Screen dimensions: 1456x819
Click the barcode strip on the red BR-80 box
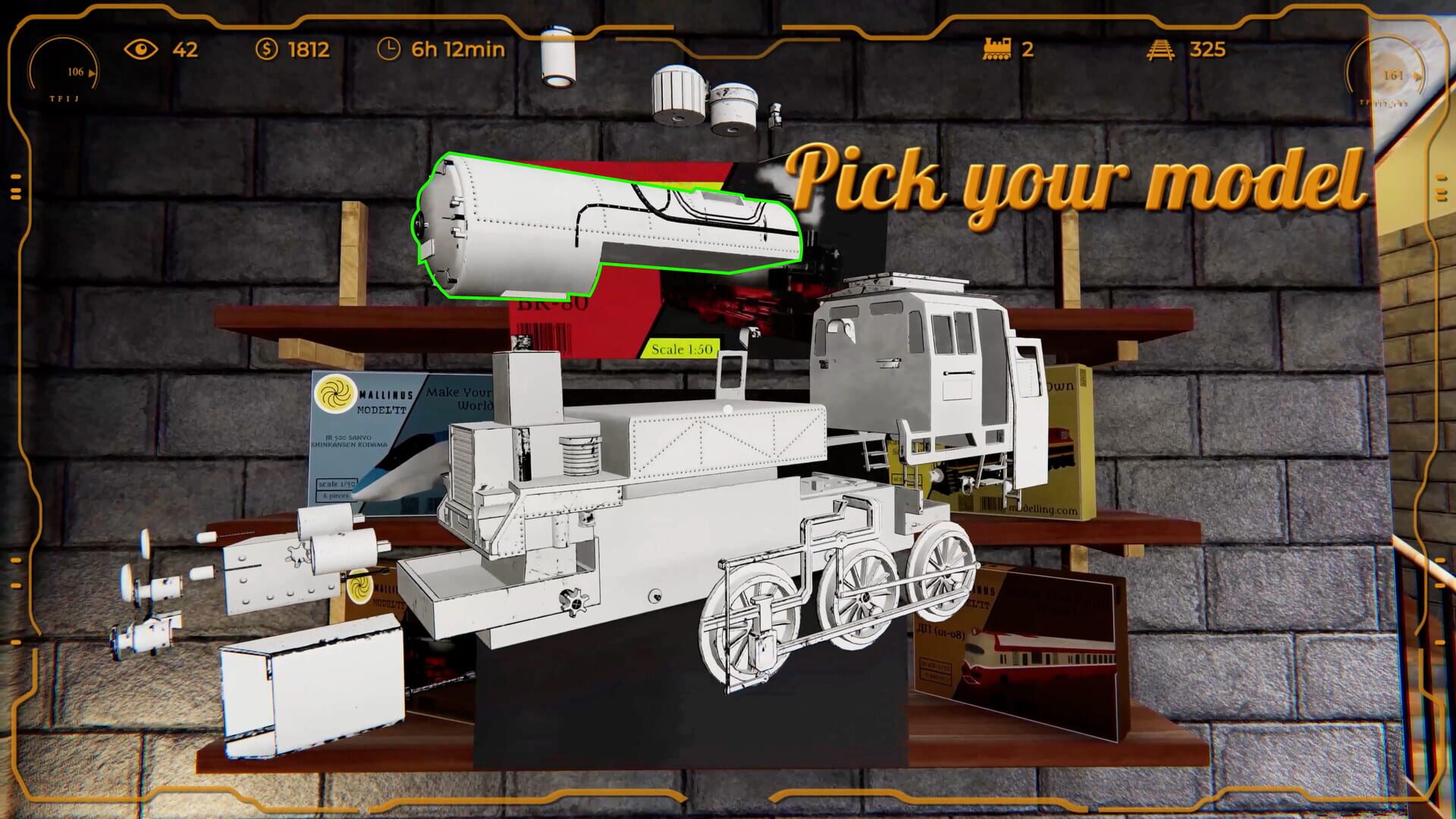tap(544, 337)
